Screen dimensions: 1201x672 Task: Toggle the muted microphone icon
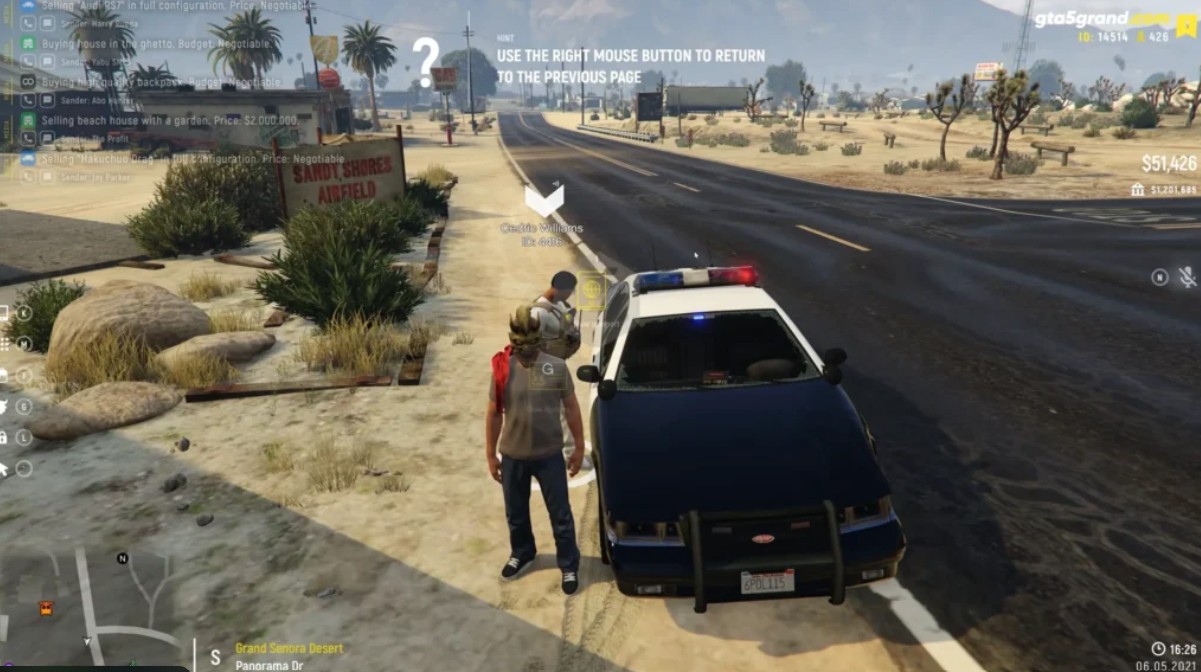pos(1188,277)
